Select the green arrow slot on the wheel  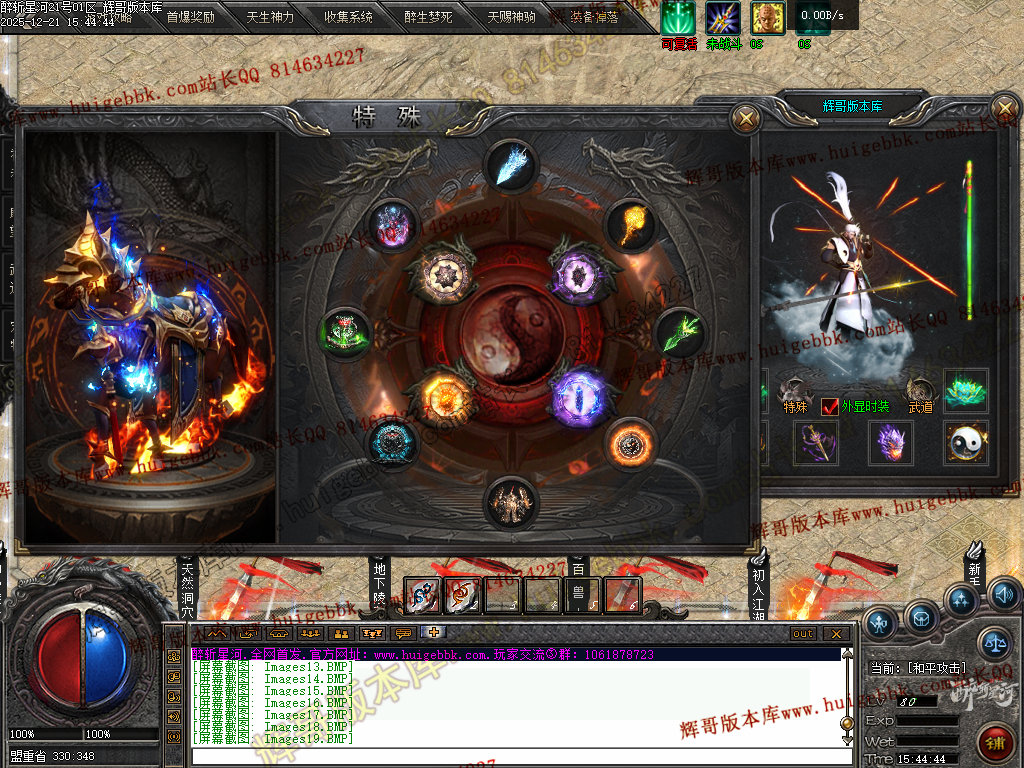point(680,333)
